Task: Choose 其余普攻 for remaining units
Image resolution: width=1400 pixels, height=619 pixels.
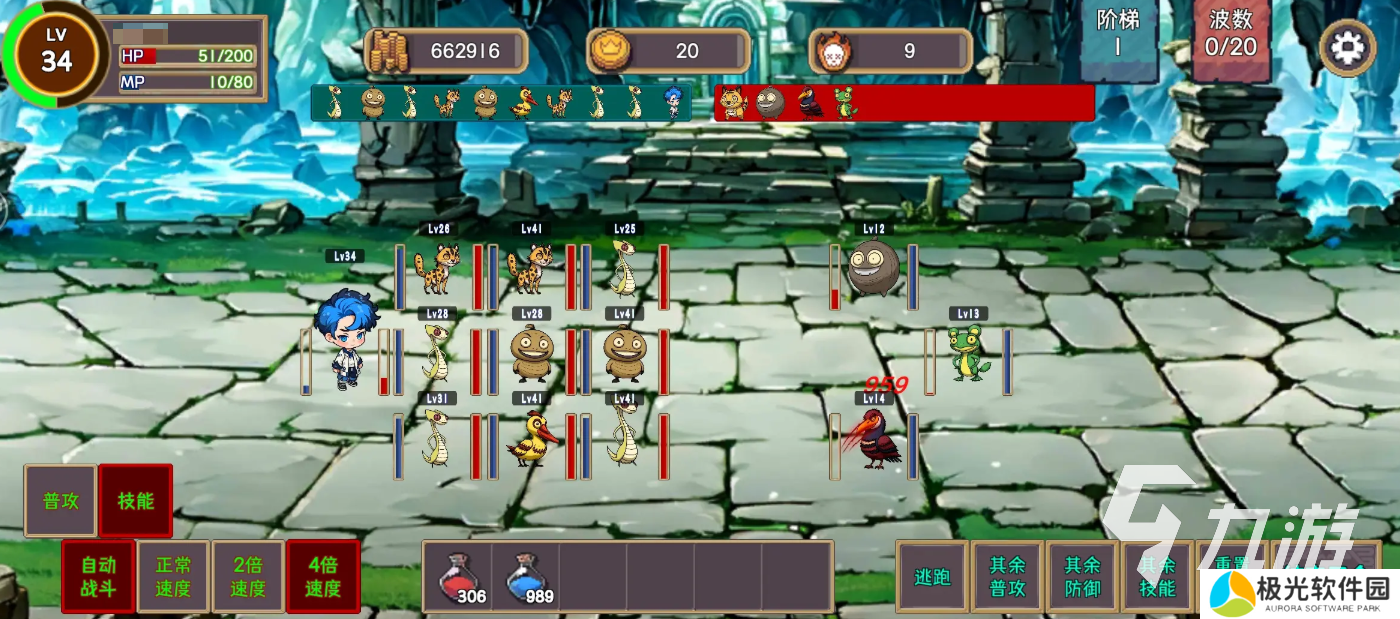Action: [1007, 577]
